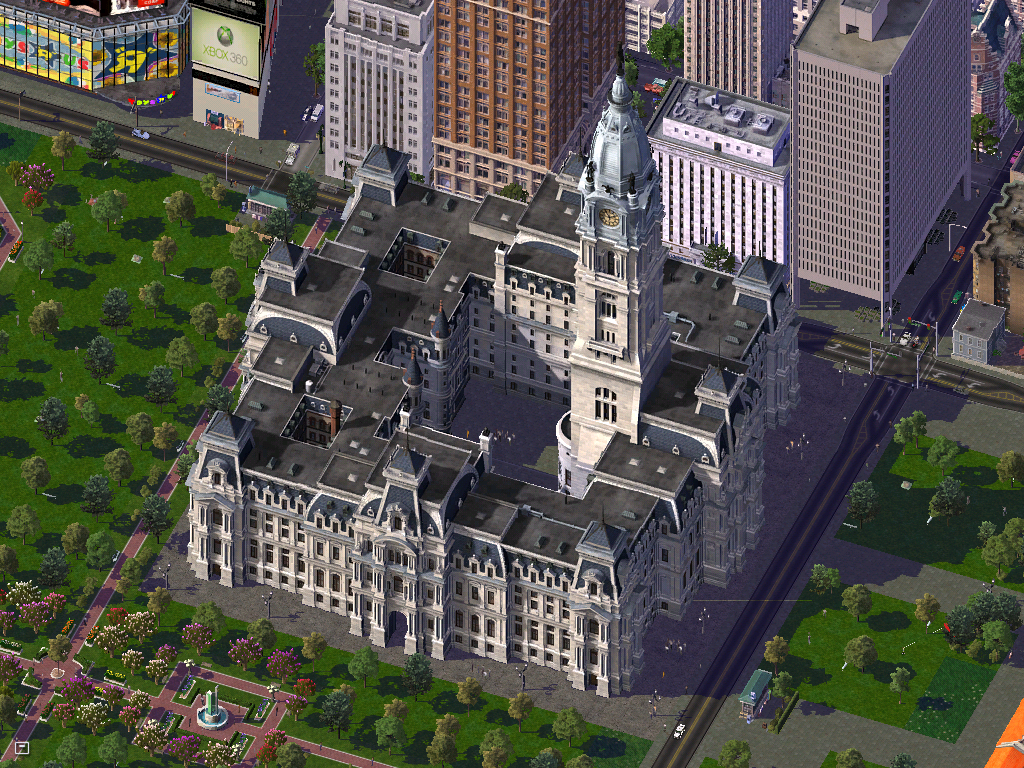Click the small white restore-interface box icon
Image resolution: width=1024 pixels, height=768 pixels.
[x=22, y=747]
